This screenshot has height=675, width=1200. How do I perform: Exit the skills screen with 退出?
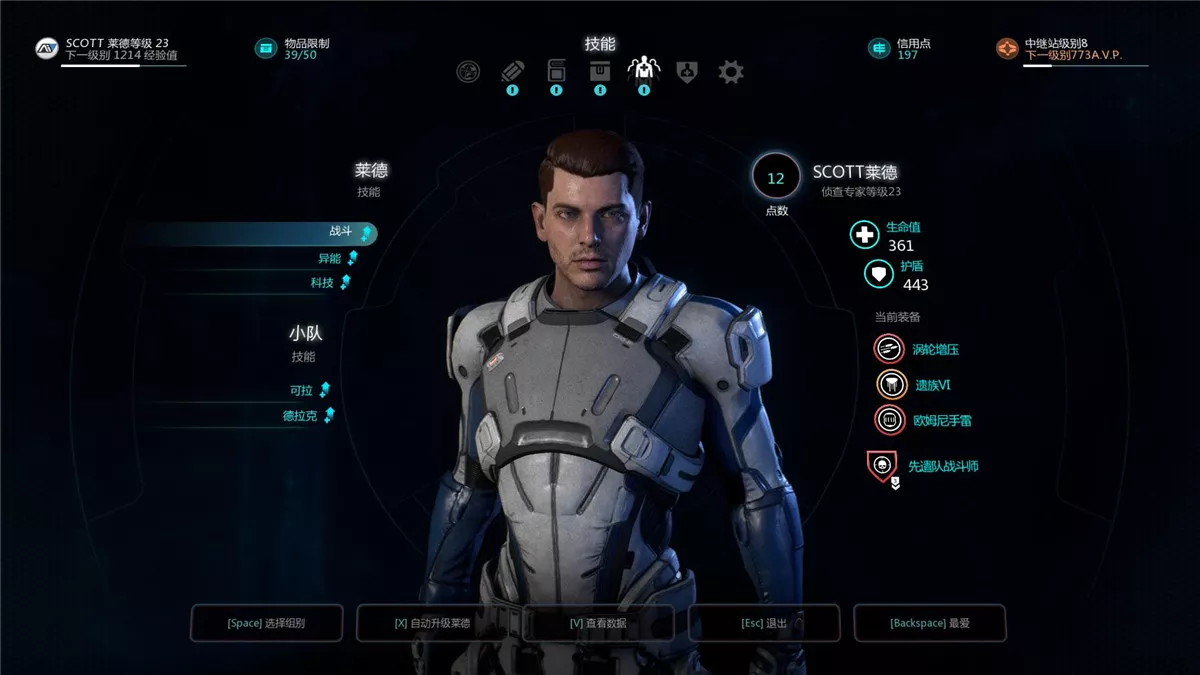(763, 623)
